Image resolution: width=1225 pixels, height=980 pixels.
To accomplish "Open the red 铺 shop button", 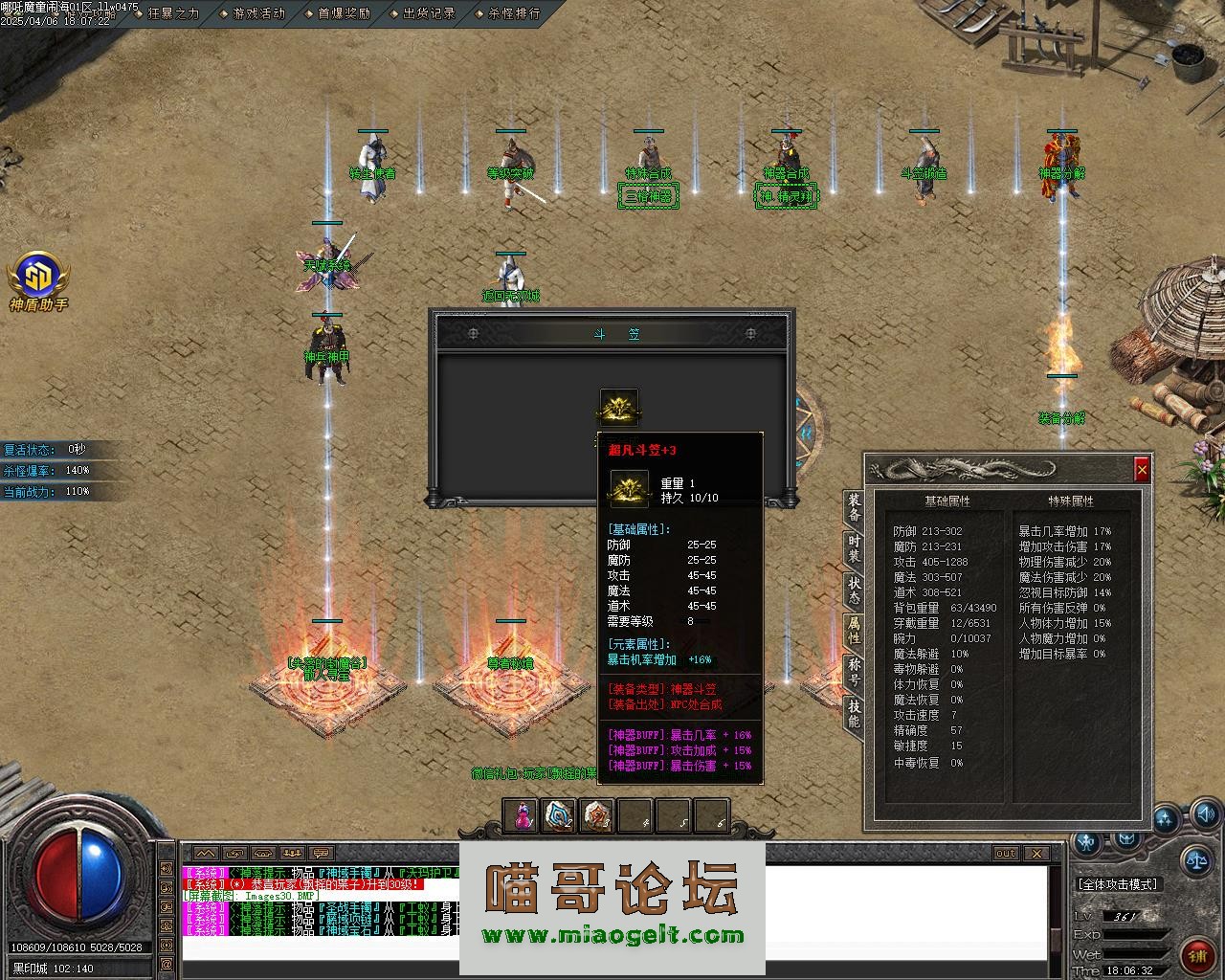I will (1195, 954).
